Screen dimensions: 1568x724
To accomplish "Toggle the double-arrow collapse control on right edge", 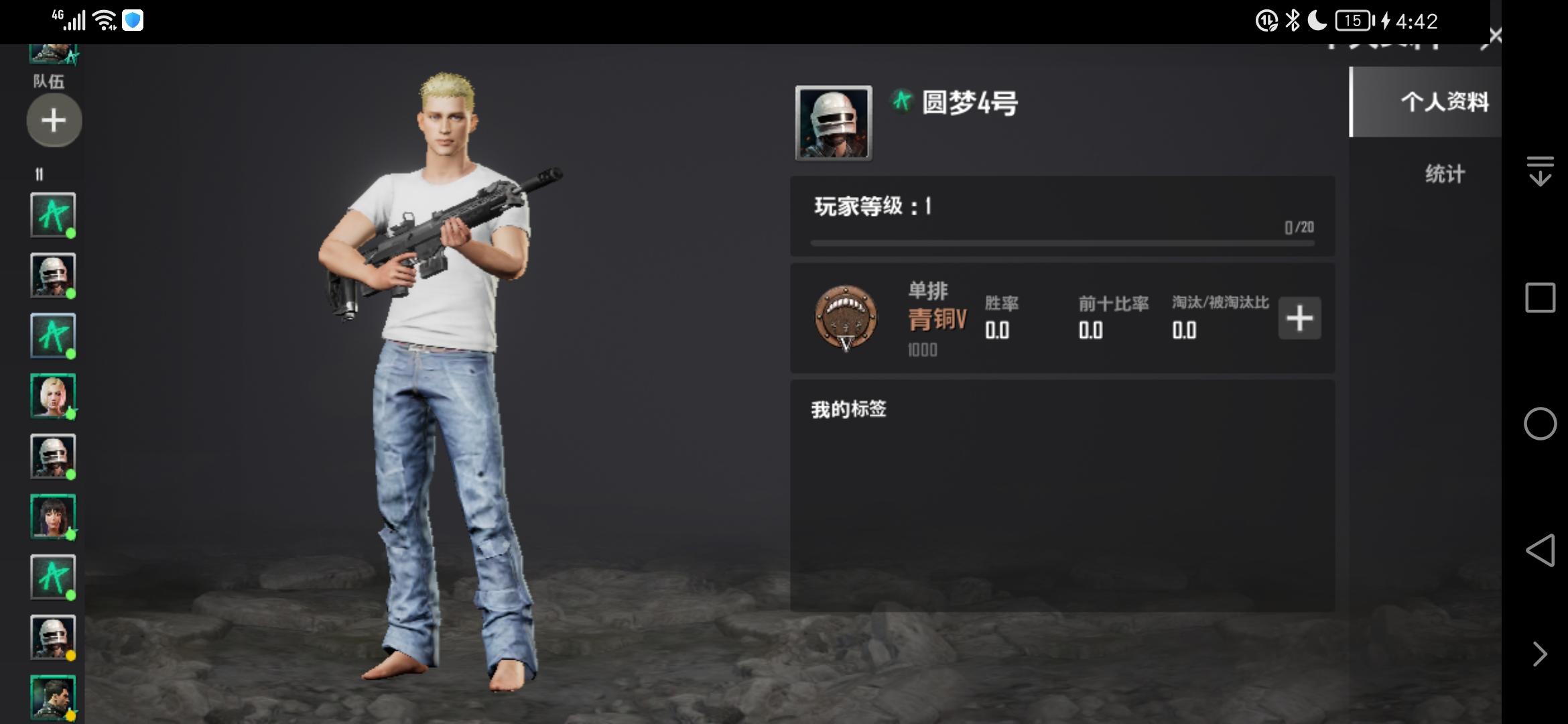I will coord(1542,172).
